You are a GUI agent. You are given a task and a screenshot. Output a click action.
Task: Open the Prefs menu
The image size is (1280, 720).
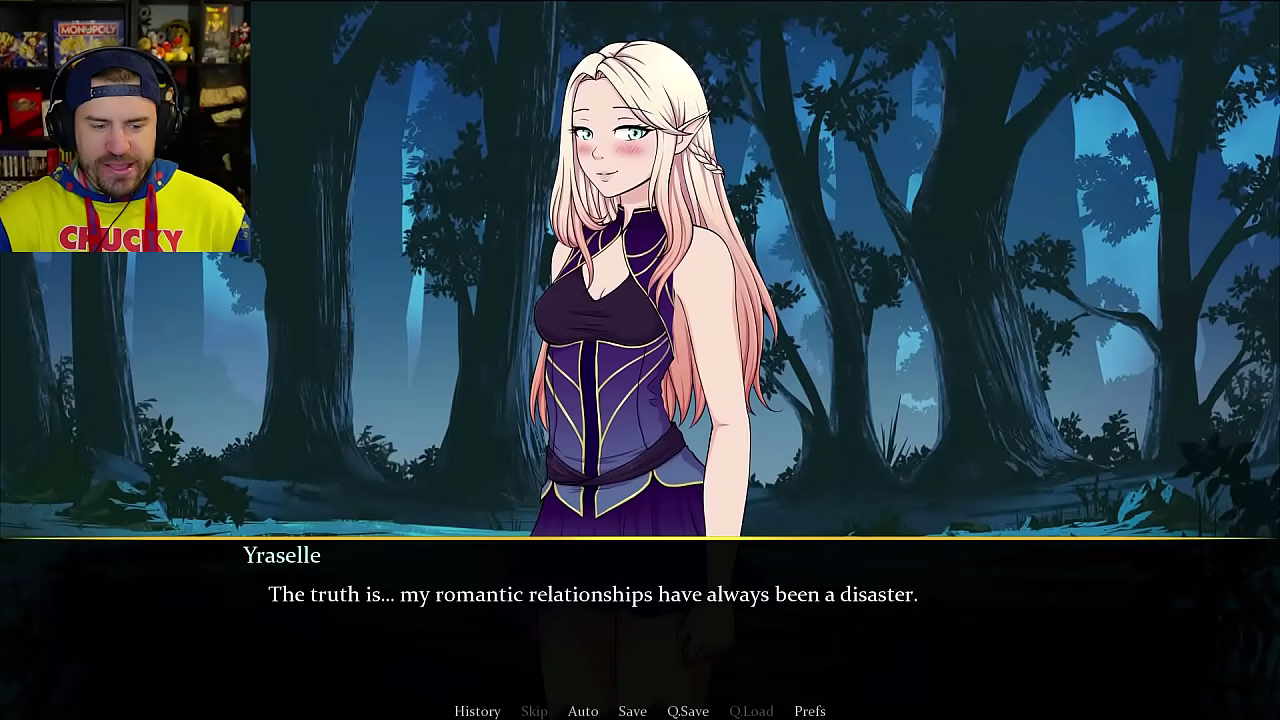tap(810, 711)
